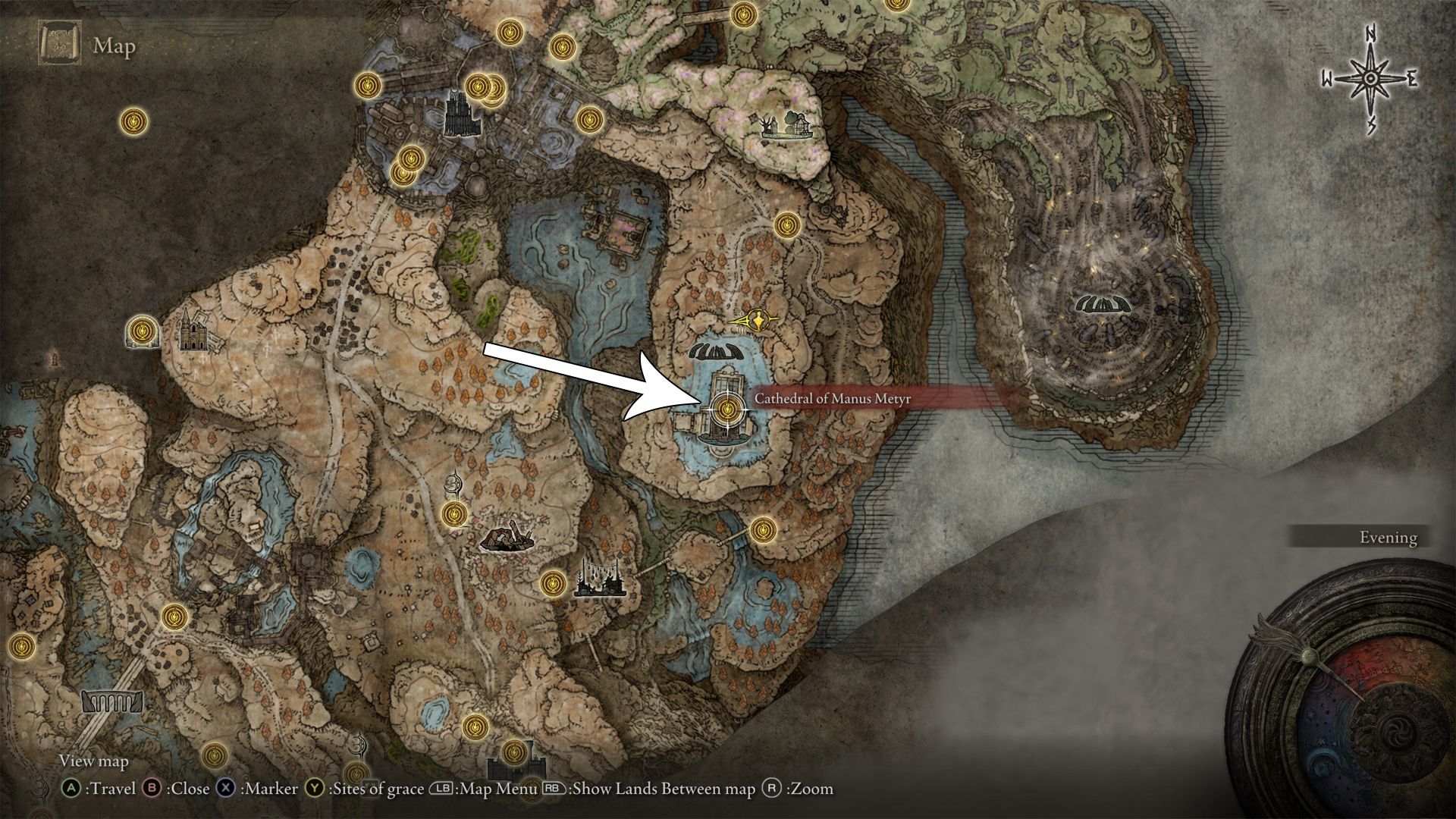
Task: Click the windmill village icon at the top of the map
Action: click(785, 125)
